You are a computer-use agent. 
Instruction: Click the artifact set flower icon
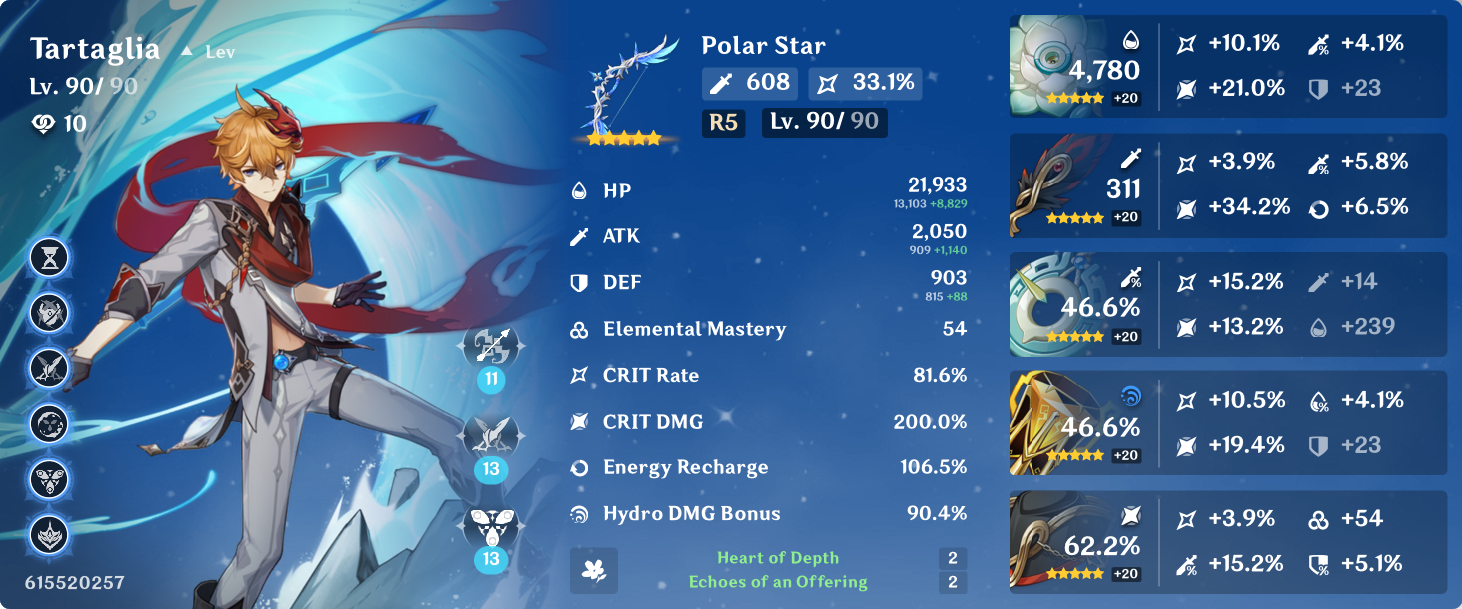pyautogui.click(x=594, y=570)
